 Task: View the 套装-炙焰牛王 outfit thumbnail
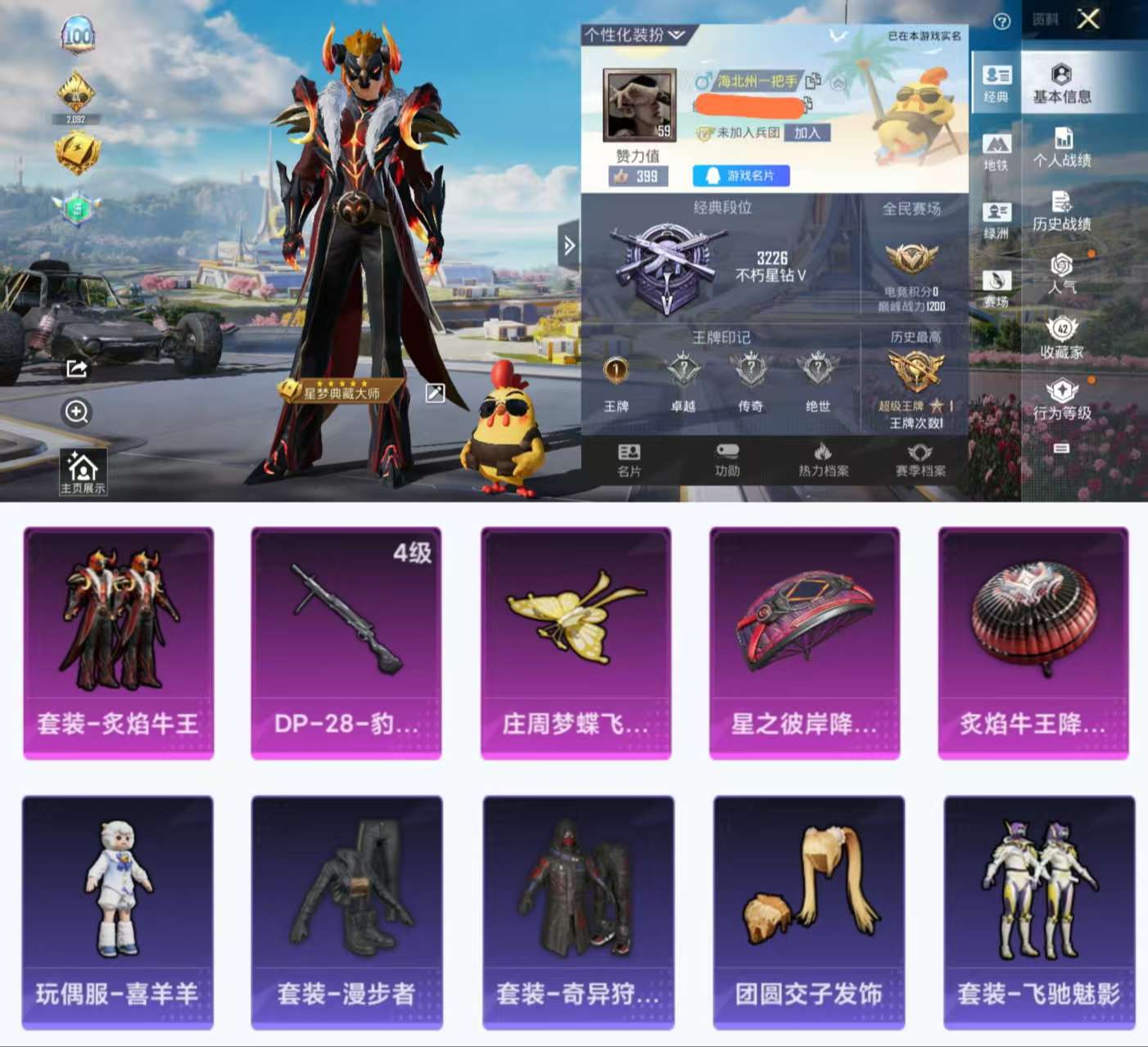(x=120, y=643)
